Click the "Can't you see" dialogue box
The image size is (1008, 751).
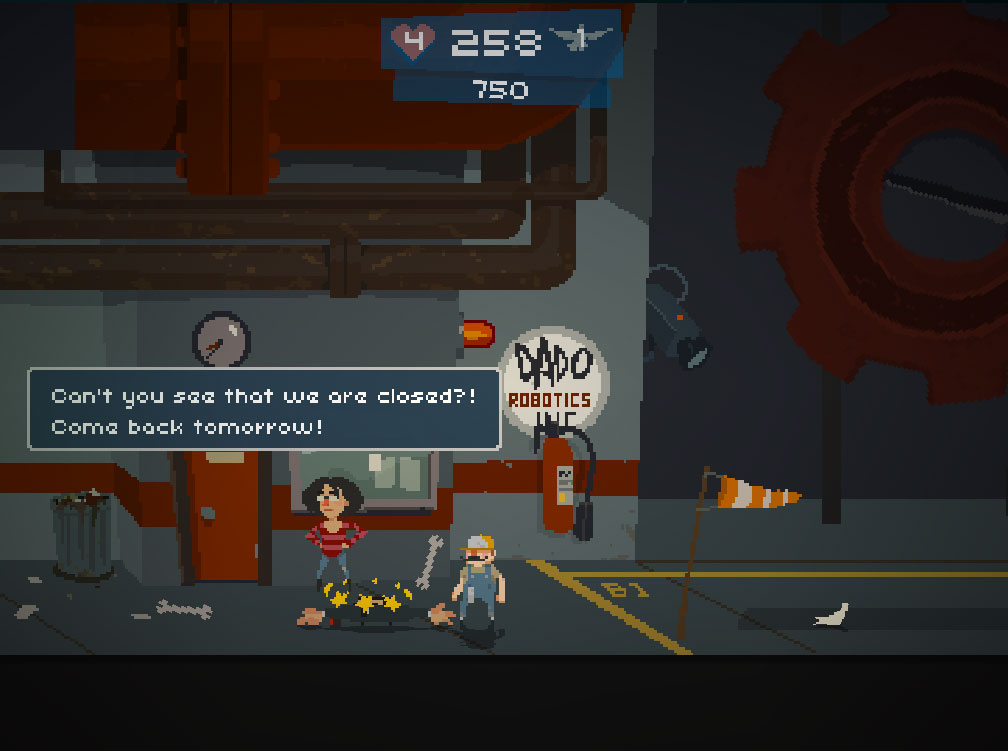pyautogui.click(x=264, y=410)
